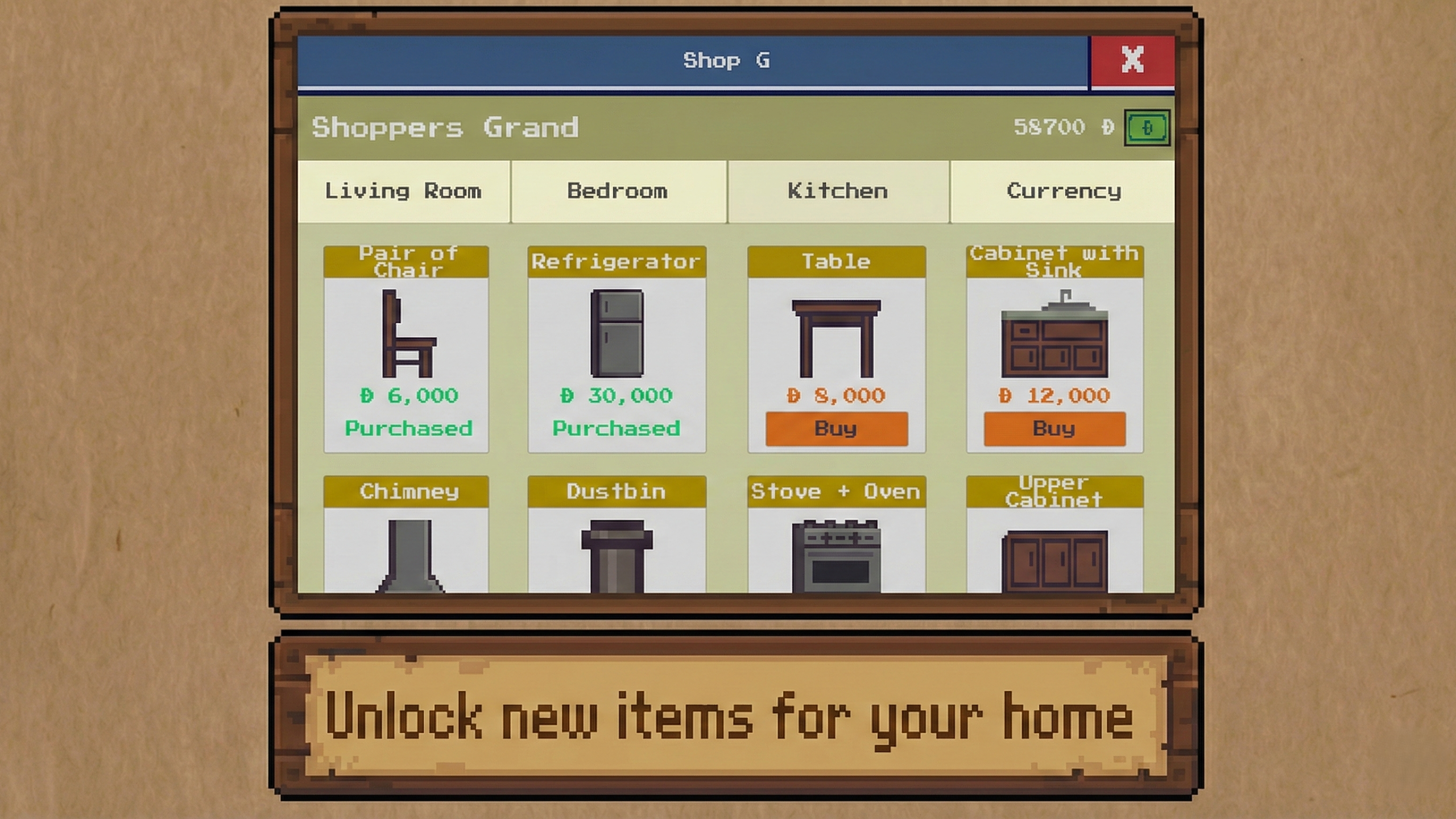
Task: Click the green money icon
Action: tap(1147, 127)
